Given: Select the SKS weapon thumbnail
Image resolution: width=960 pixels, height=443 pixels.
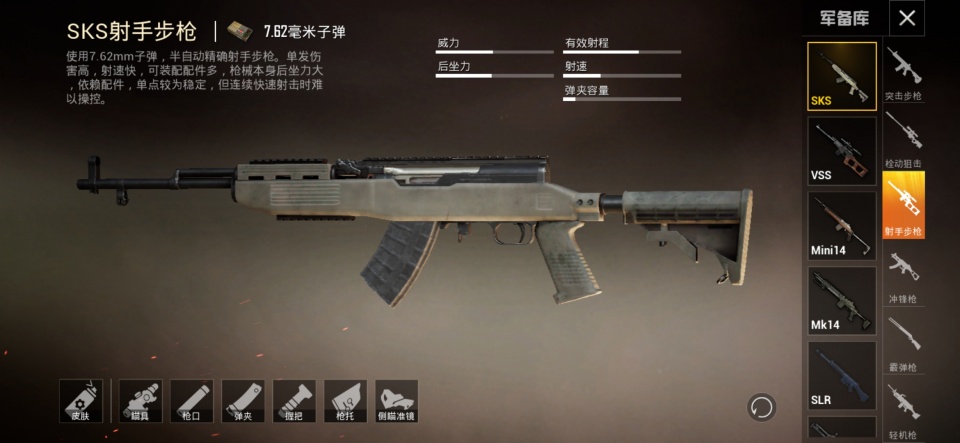Looking at the screenshot, I should pyautogui.click(x=842, y=76).
